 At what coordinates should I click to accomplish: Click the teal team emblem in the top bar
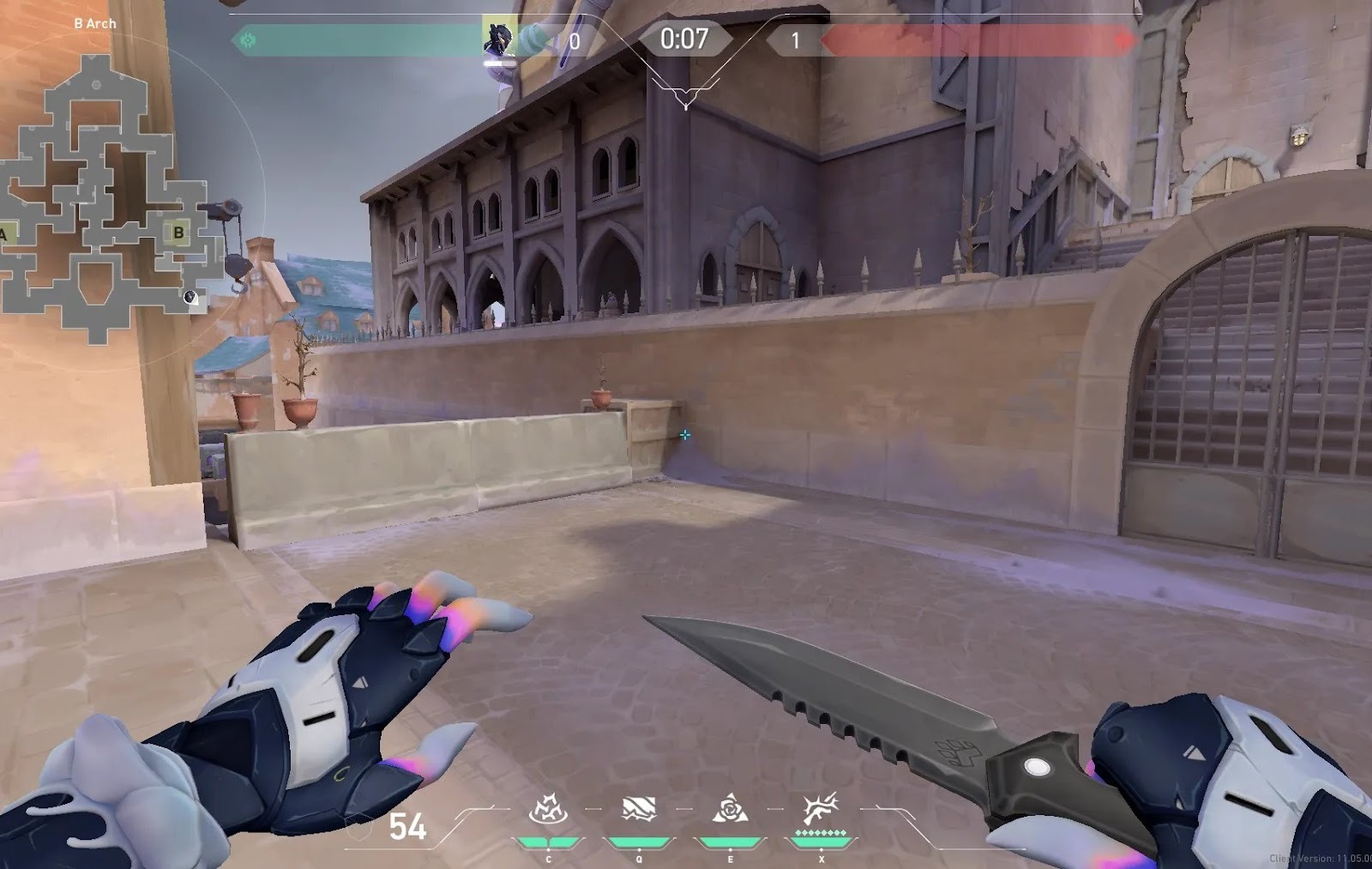[248, 39]
